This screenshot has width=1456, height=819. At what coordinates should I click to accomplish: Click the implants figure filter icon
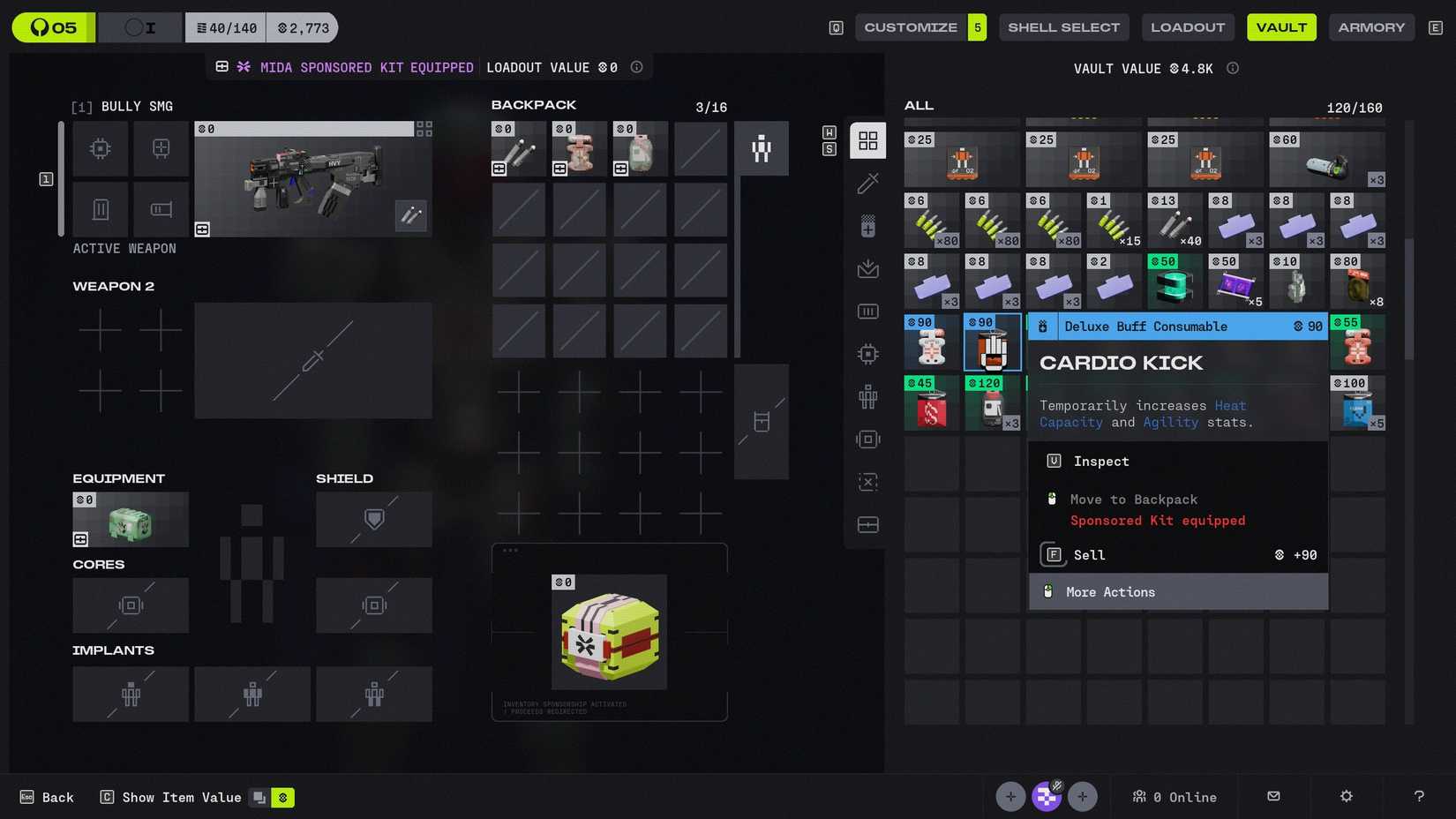[867, 396]
